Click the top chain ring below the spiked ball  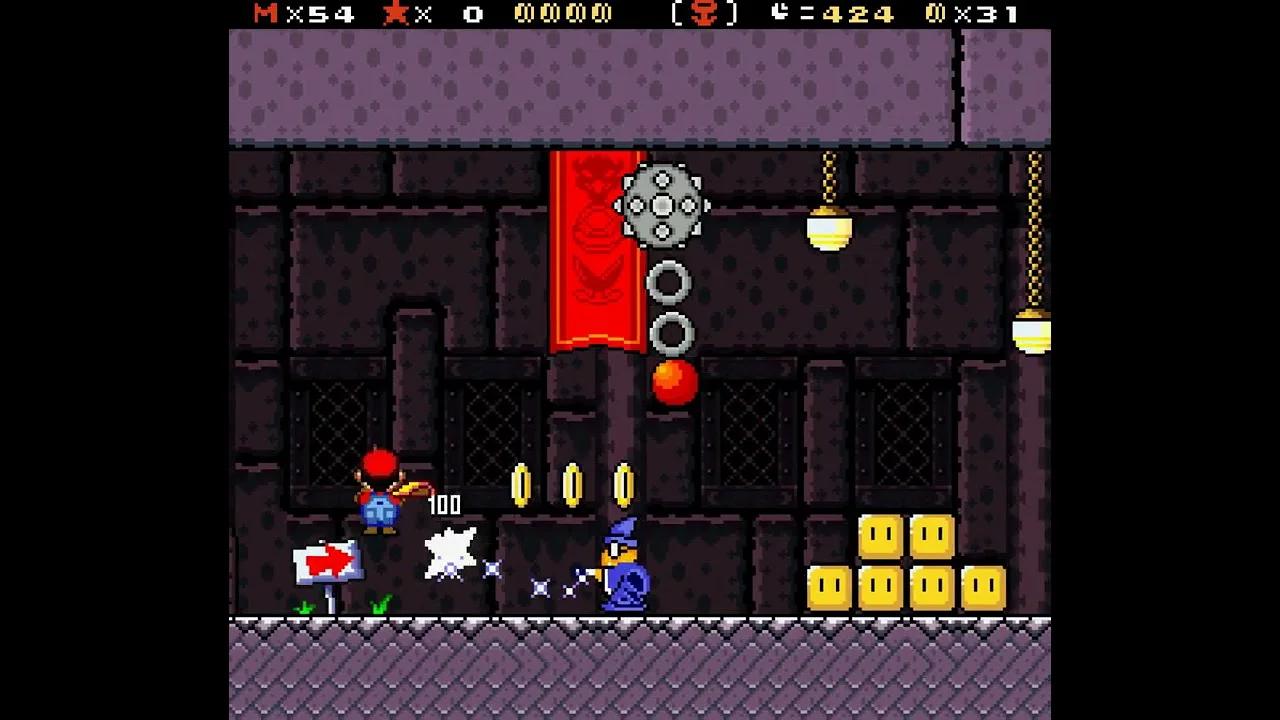click(x=671, y=284)
